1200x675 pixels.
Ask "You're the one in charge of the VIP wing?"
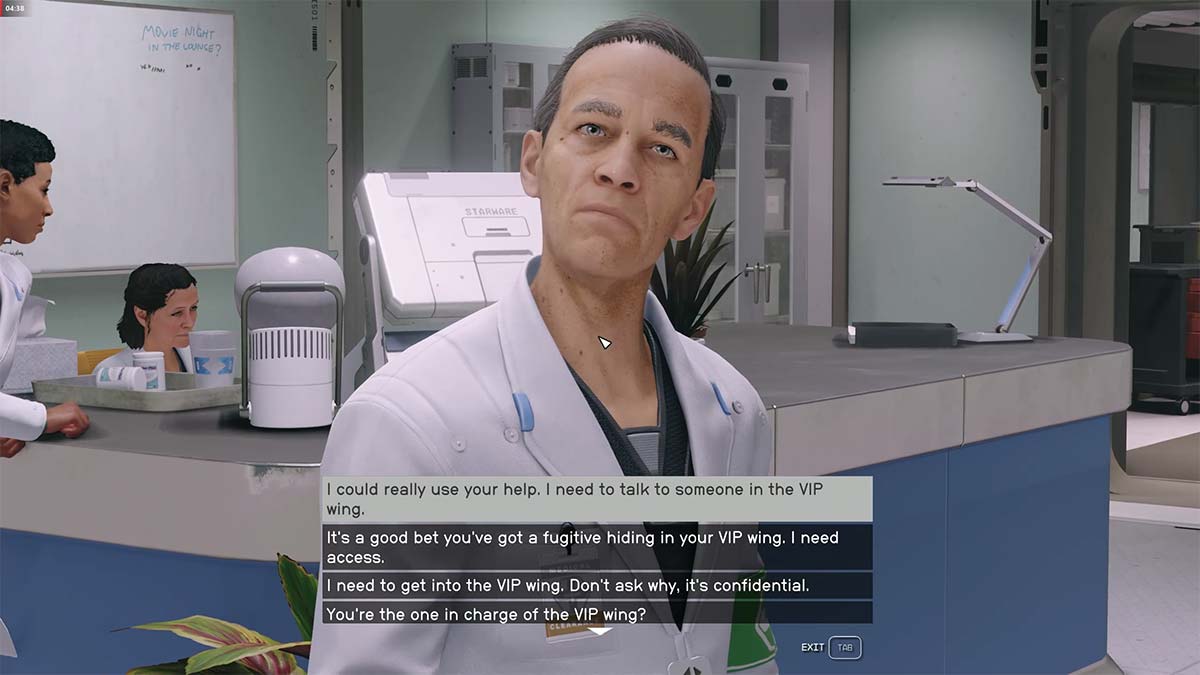pos(597,613)
